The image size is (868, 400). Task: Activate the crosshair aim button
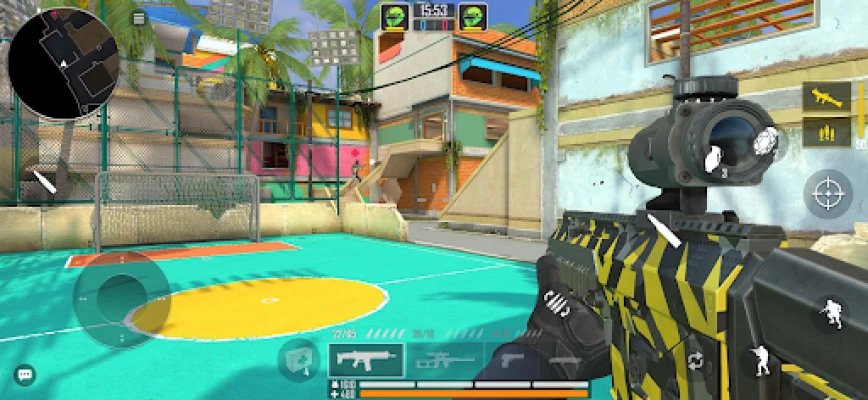pyautogui.click(x=828, y=192)
